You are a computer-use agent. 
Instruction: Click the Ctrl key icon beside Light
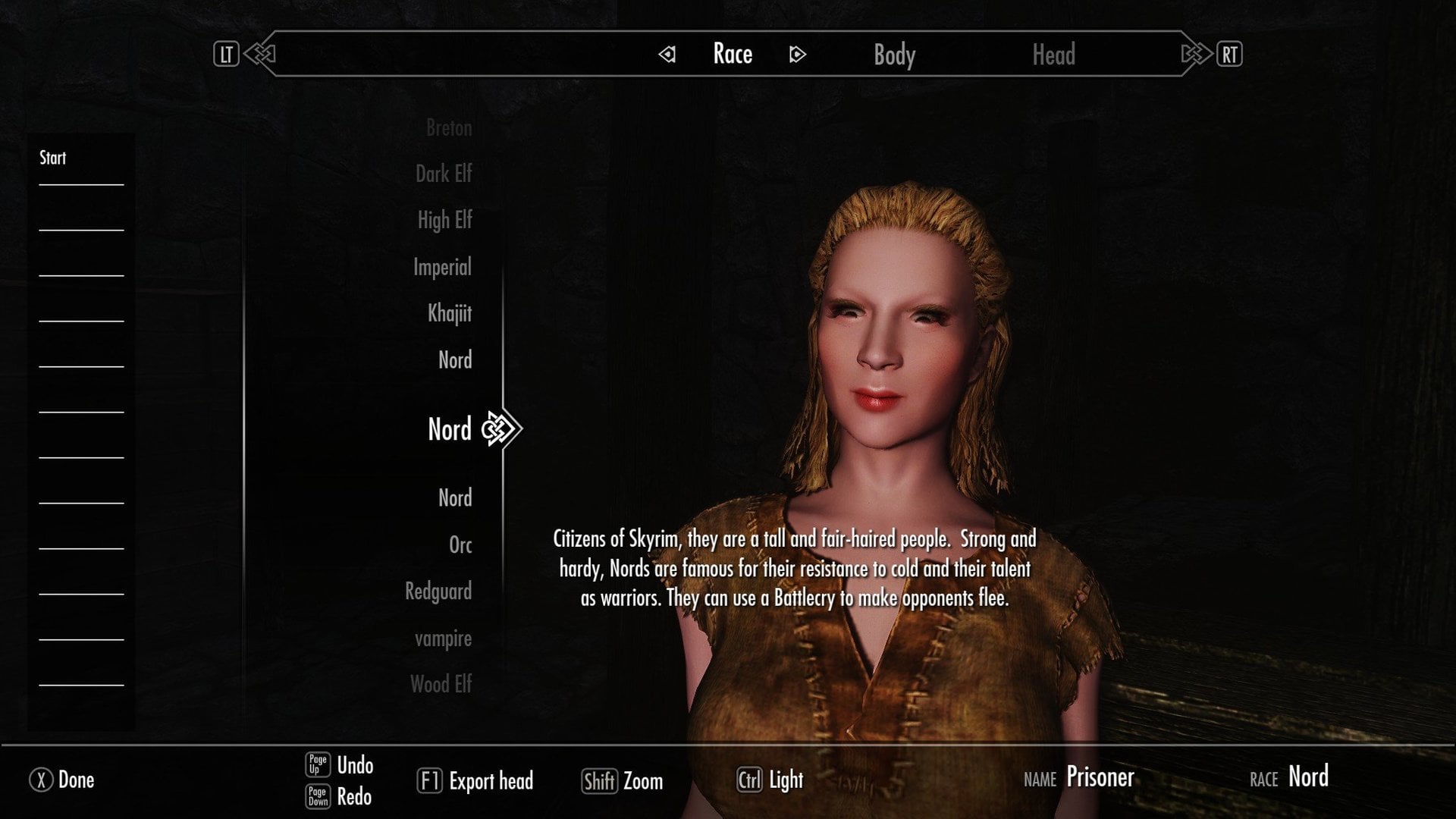749,780
